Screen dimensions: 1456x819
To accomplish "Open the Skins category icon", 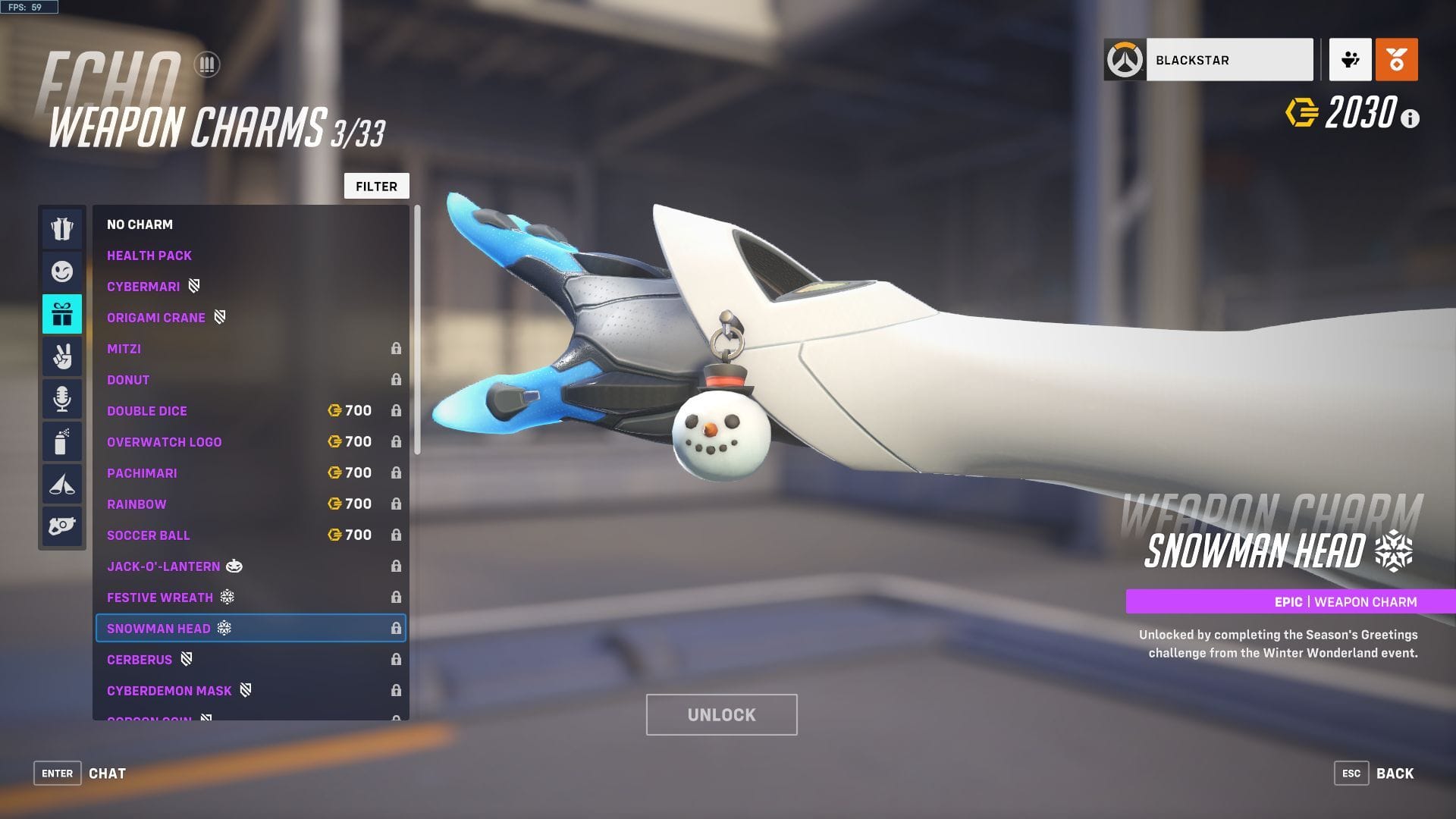I will pos(62,228).
